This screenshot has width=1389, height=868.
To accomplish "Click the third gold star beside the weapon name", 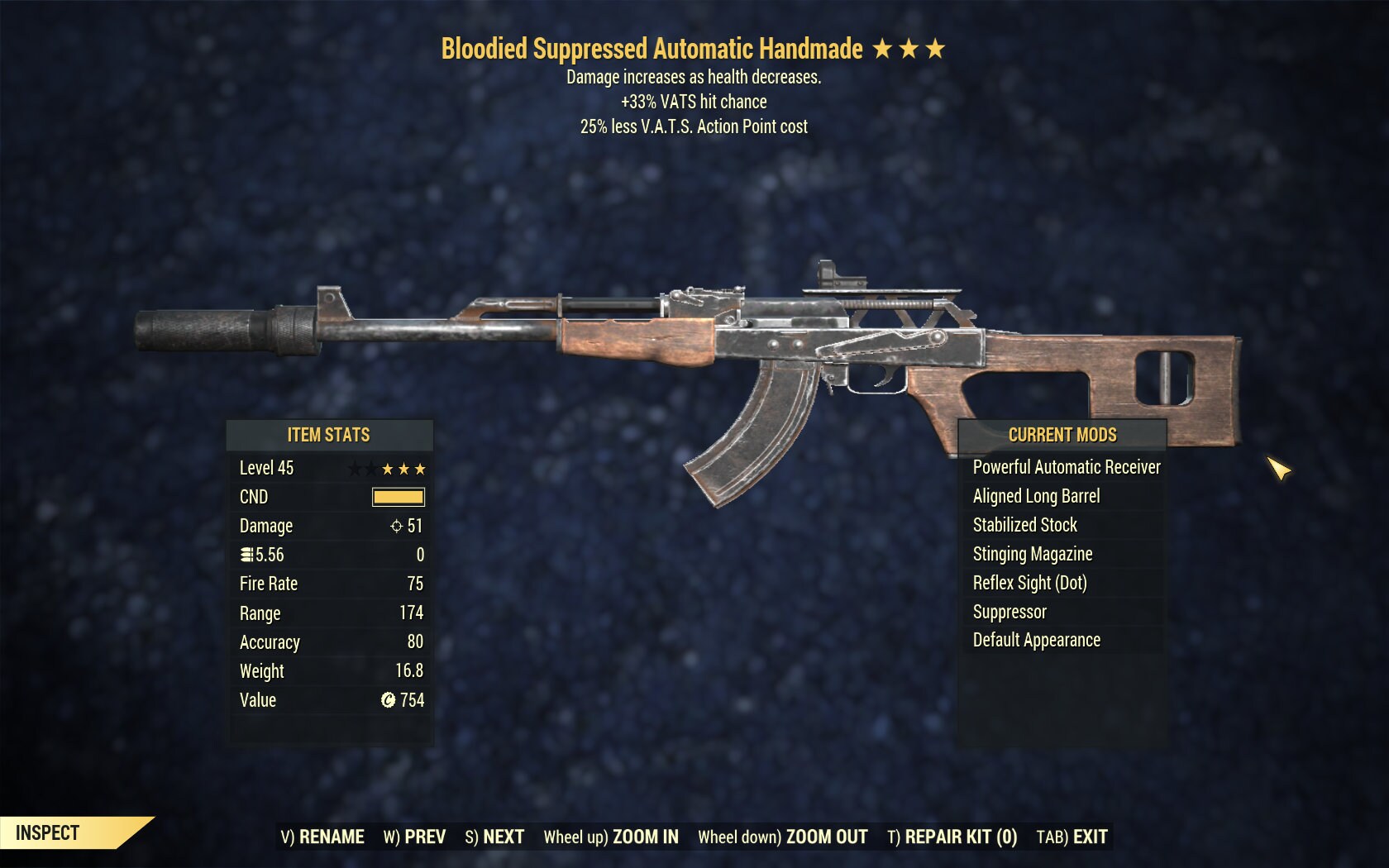I will [x=935, y=49].
